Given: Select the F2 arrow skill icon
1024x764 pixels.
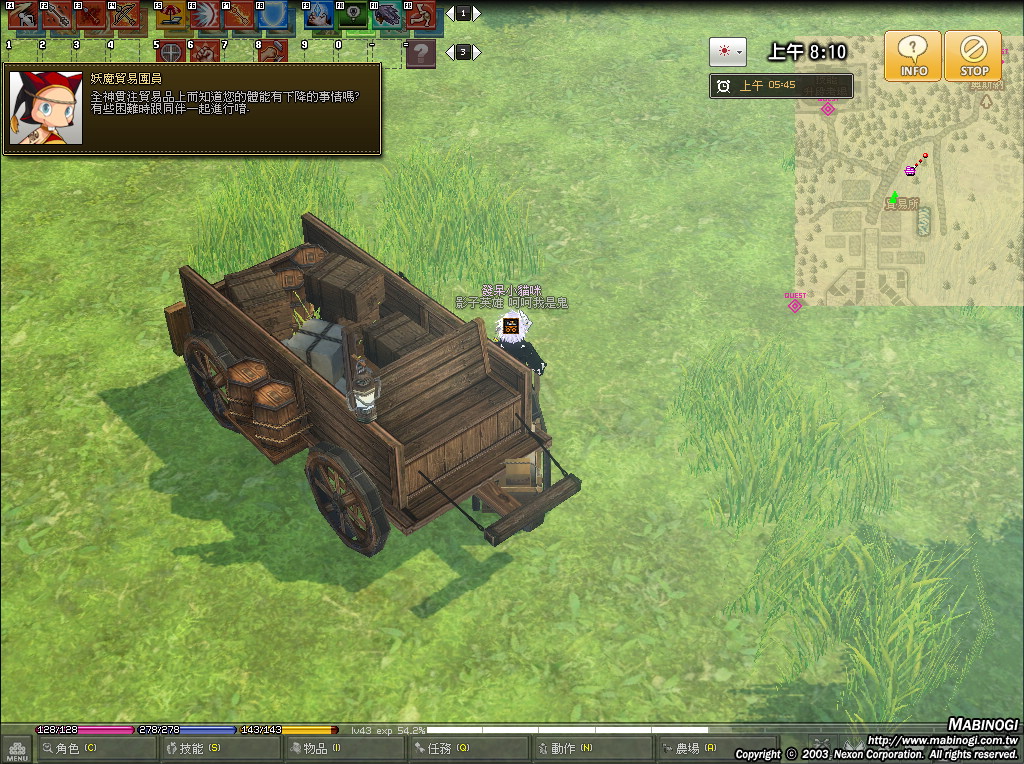Looking at the screenshot, I should 56,16.
